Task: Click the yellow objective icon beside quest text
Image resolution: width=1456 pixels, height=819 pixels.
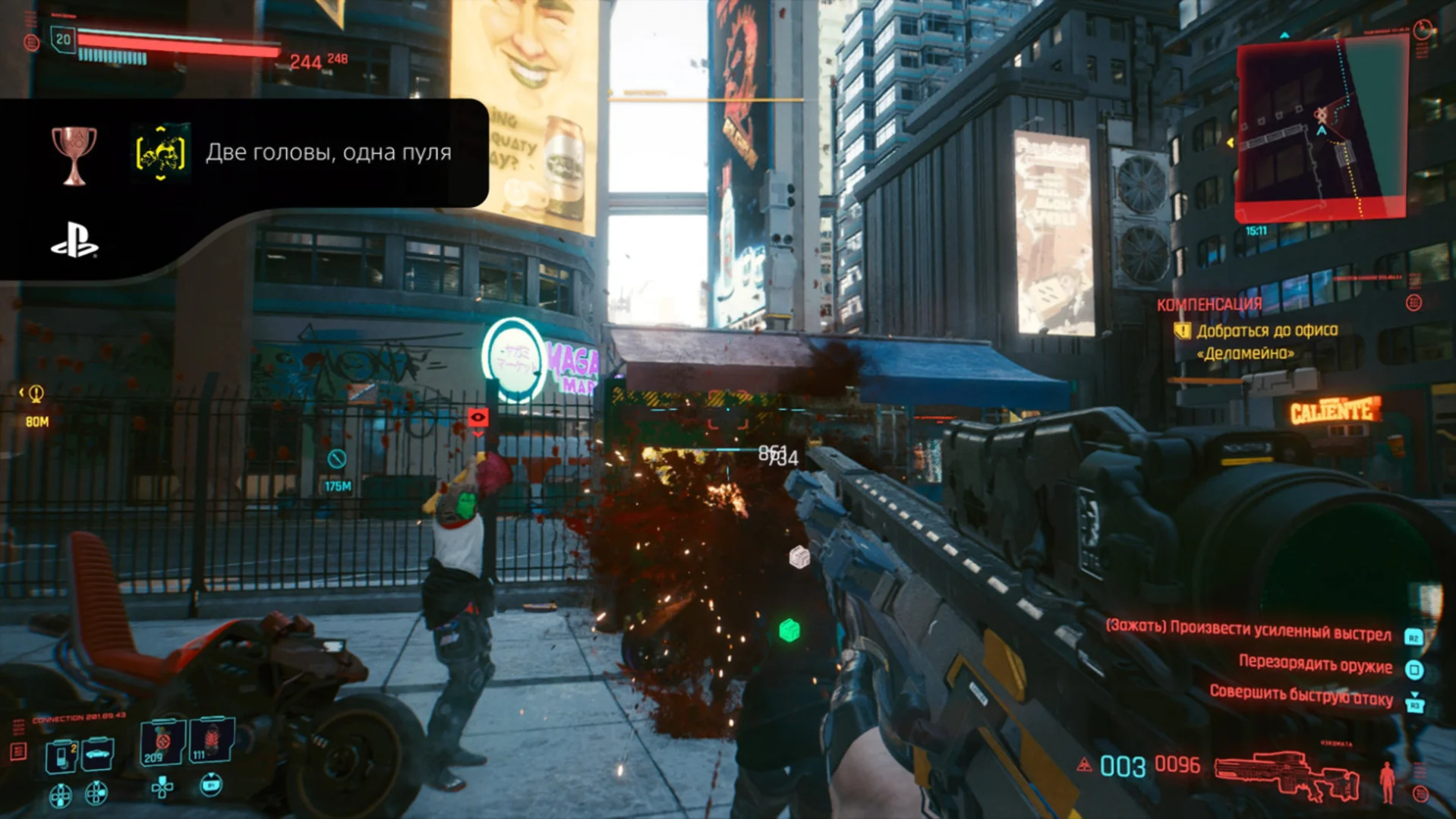Action: 1182,331
